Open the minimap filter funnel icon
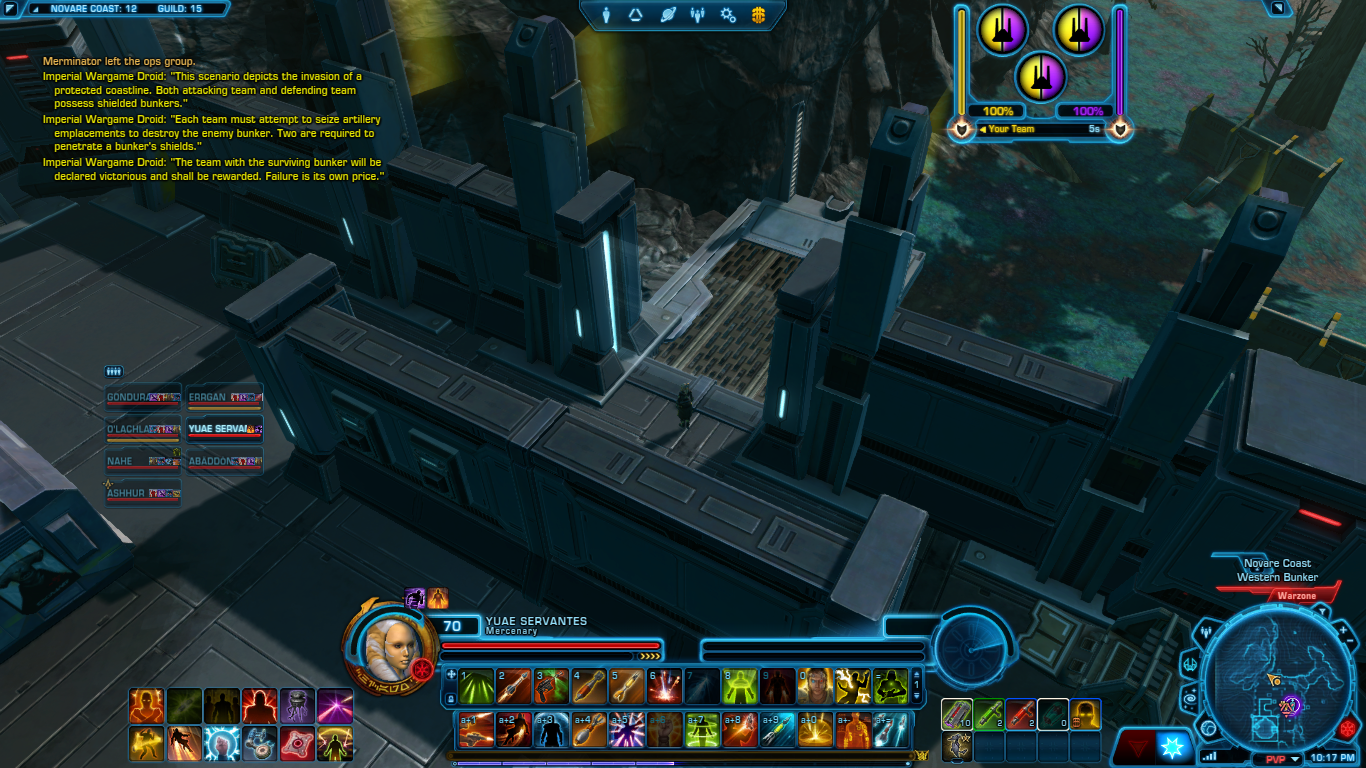The image size is (1366, 768). (x=1322, y=611)
